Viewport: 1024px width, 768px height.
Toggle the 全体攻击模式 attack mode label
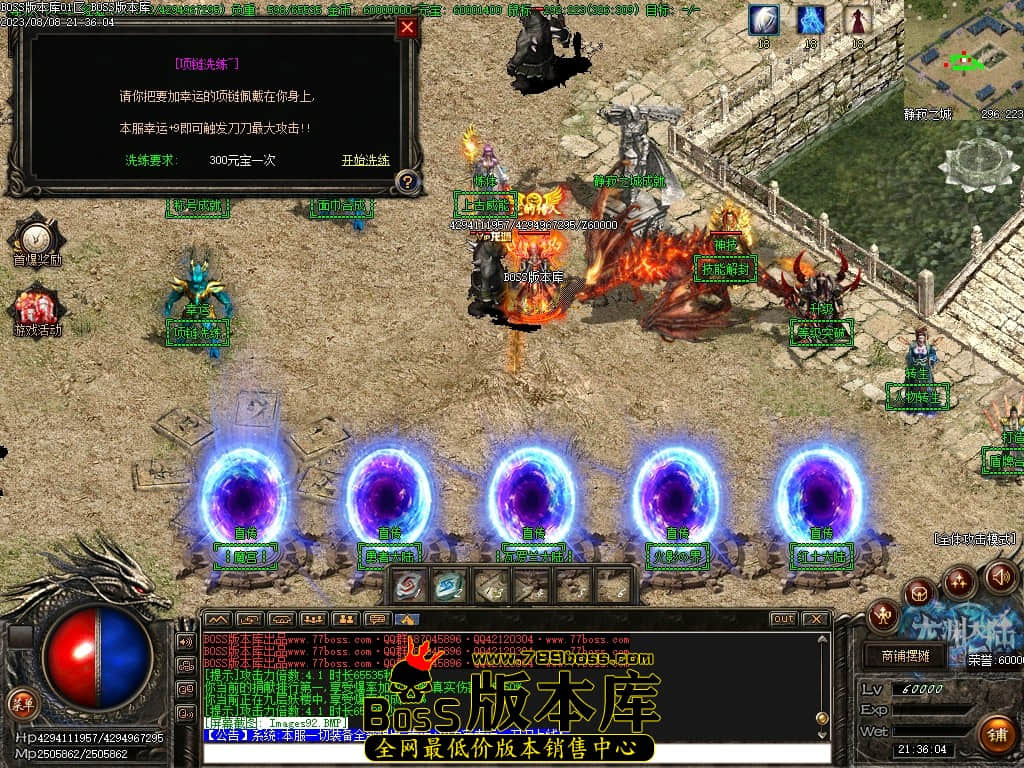pos(974,539)
